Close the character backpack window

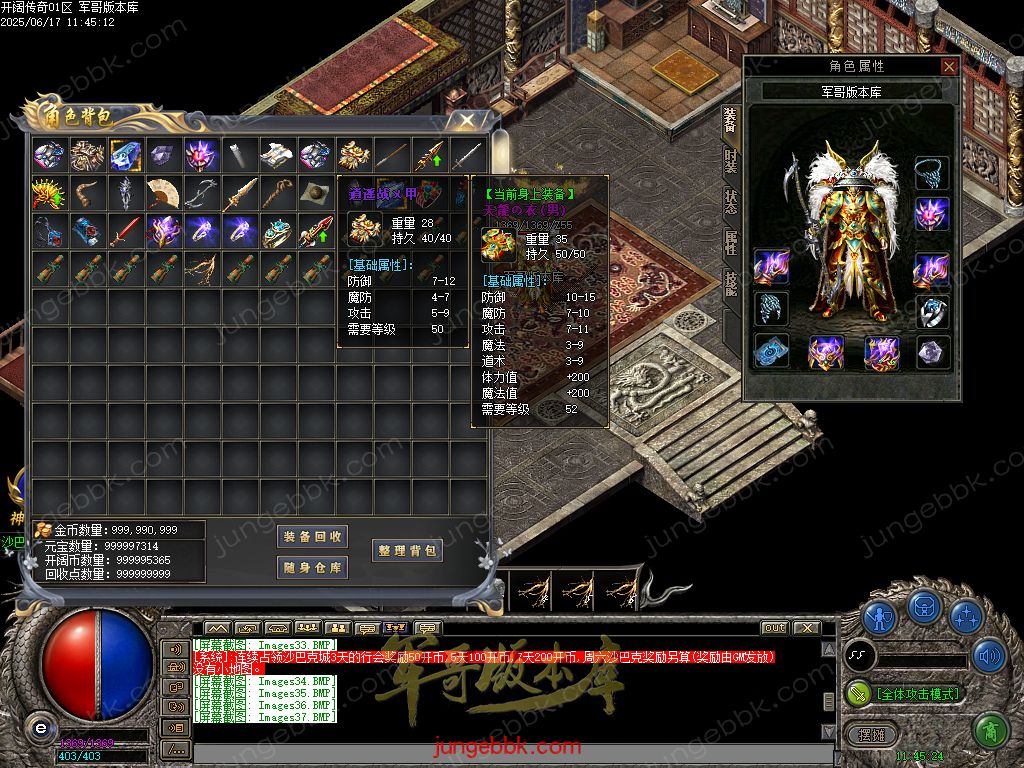point(465,120)
